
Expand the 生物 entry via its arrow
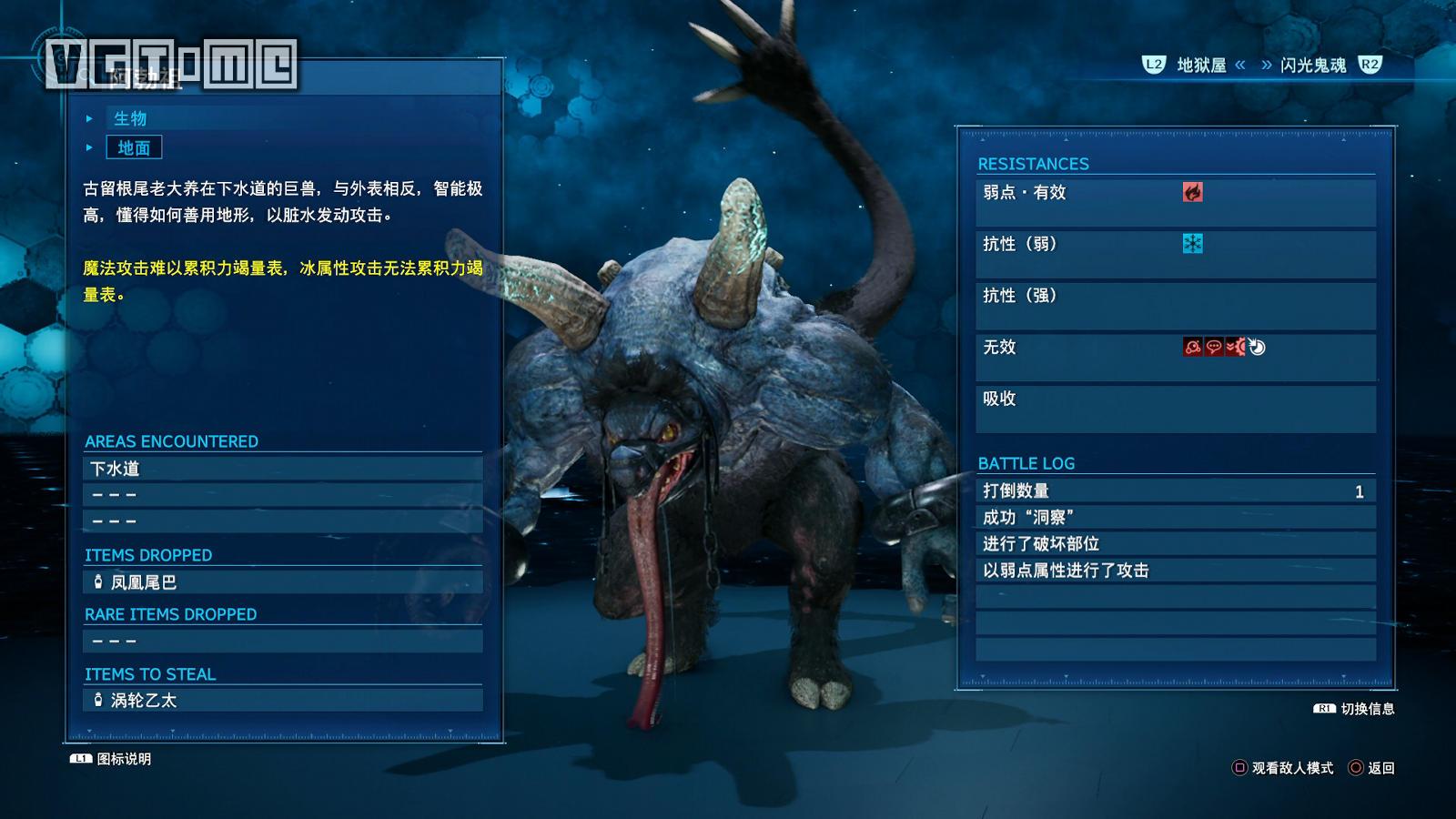pyautogui.click(x=89, y=117)
